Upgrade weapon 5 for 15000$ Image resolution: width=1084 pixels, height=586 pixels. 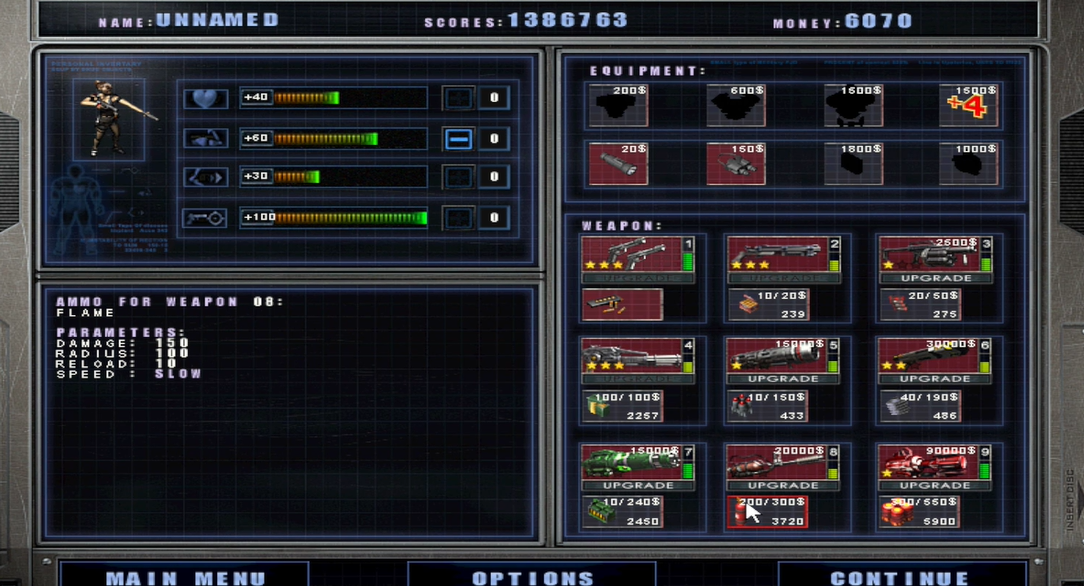point(783,379)
